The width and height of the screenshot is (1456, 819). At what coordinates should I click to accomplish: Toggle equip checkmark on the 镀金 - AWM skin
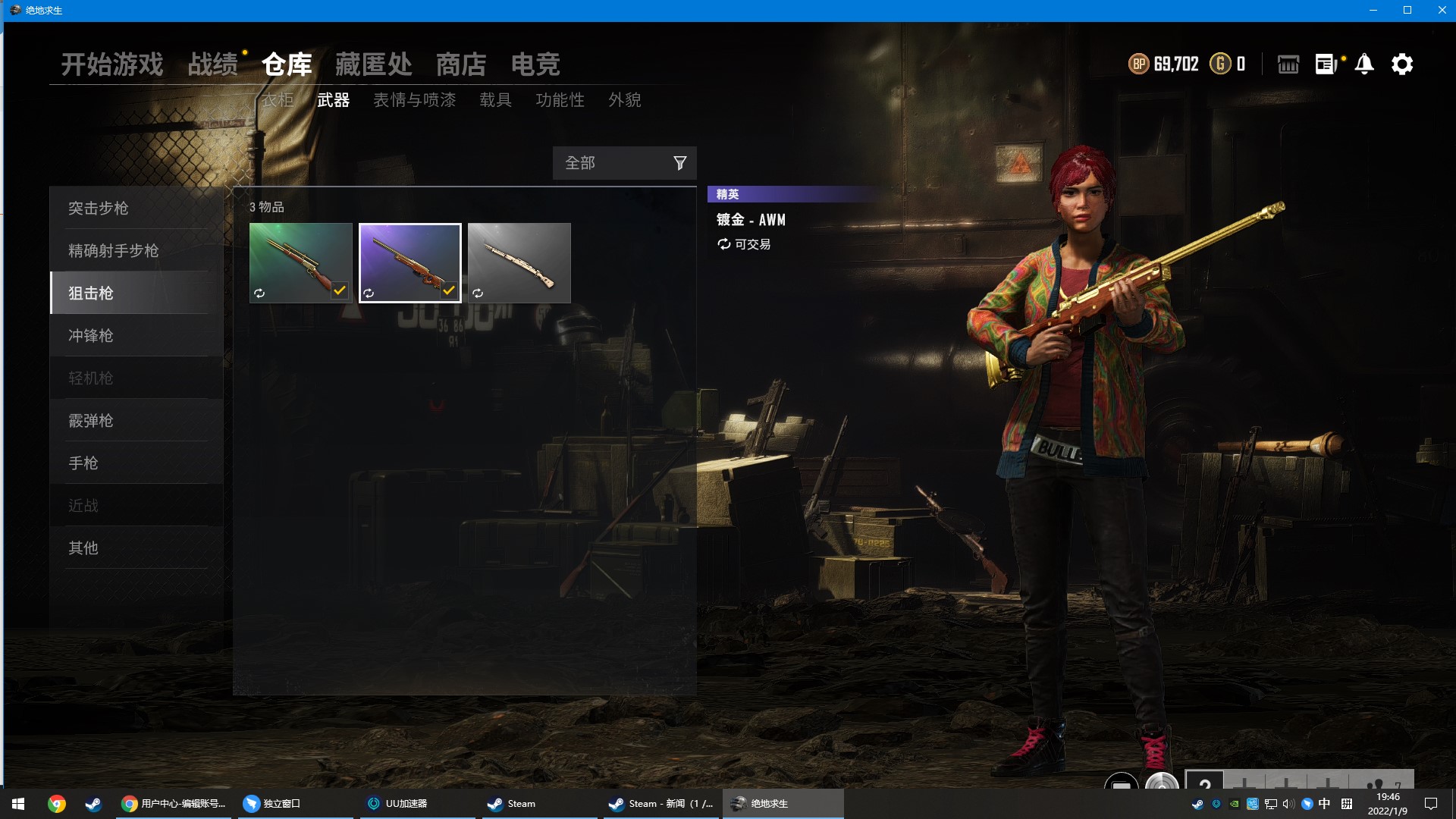pos(449,289)
